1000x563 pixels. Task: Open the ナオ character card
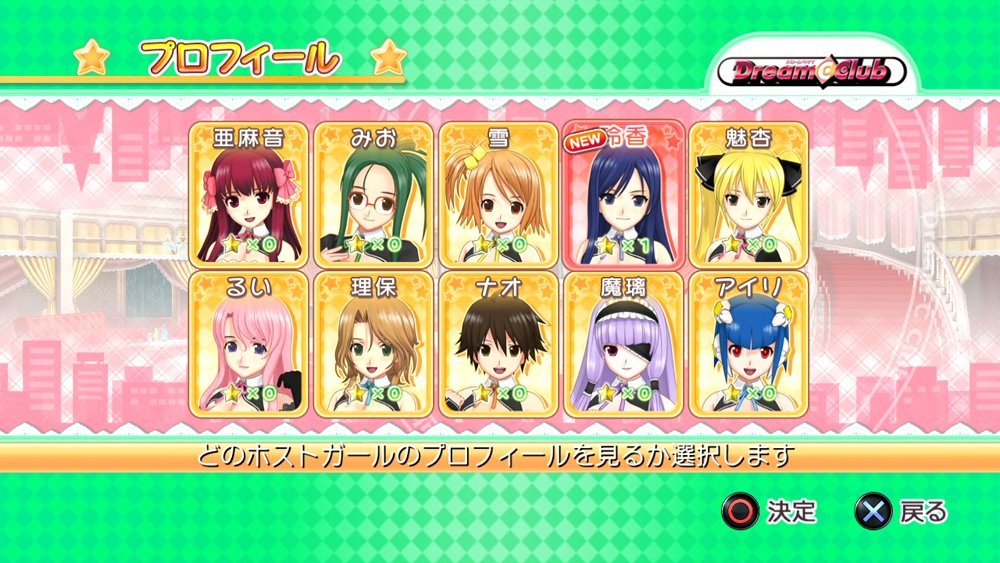(x=498, y=343)
